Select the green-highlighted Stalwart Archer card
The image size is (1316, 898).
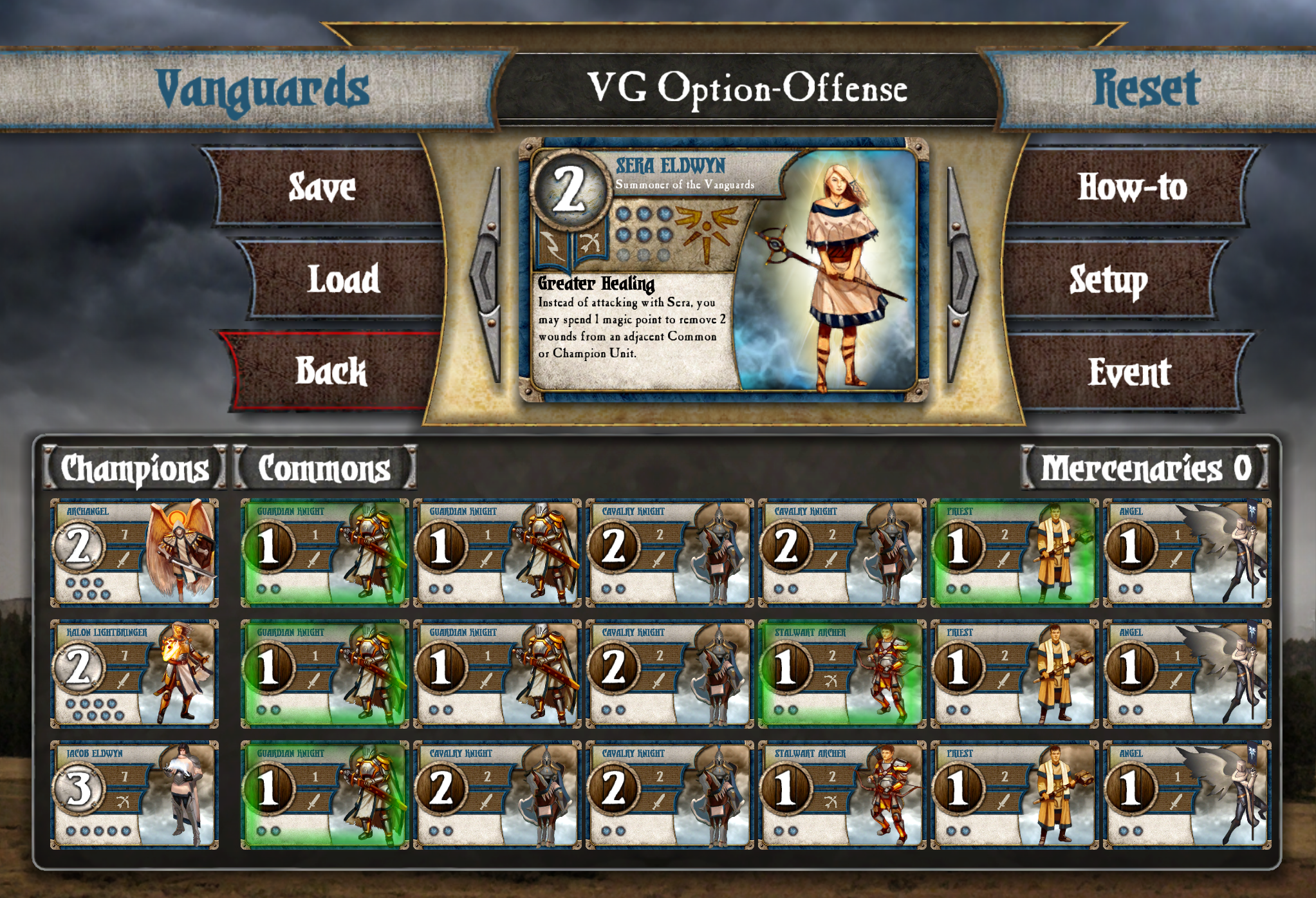pos(842,674)
